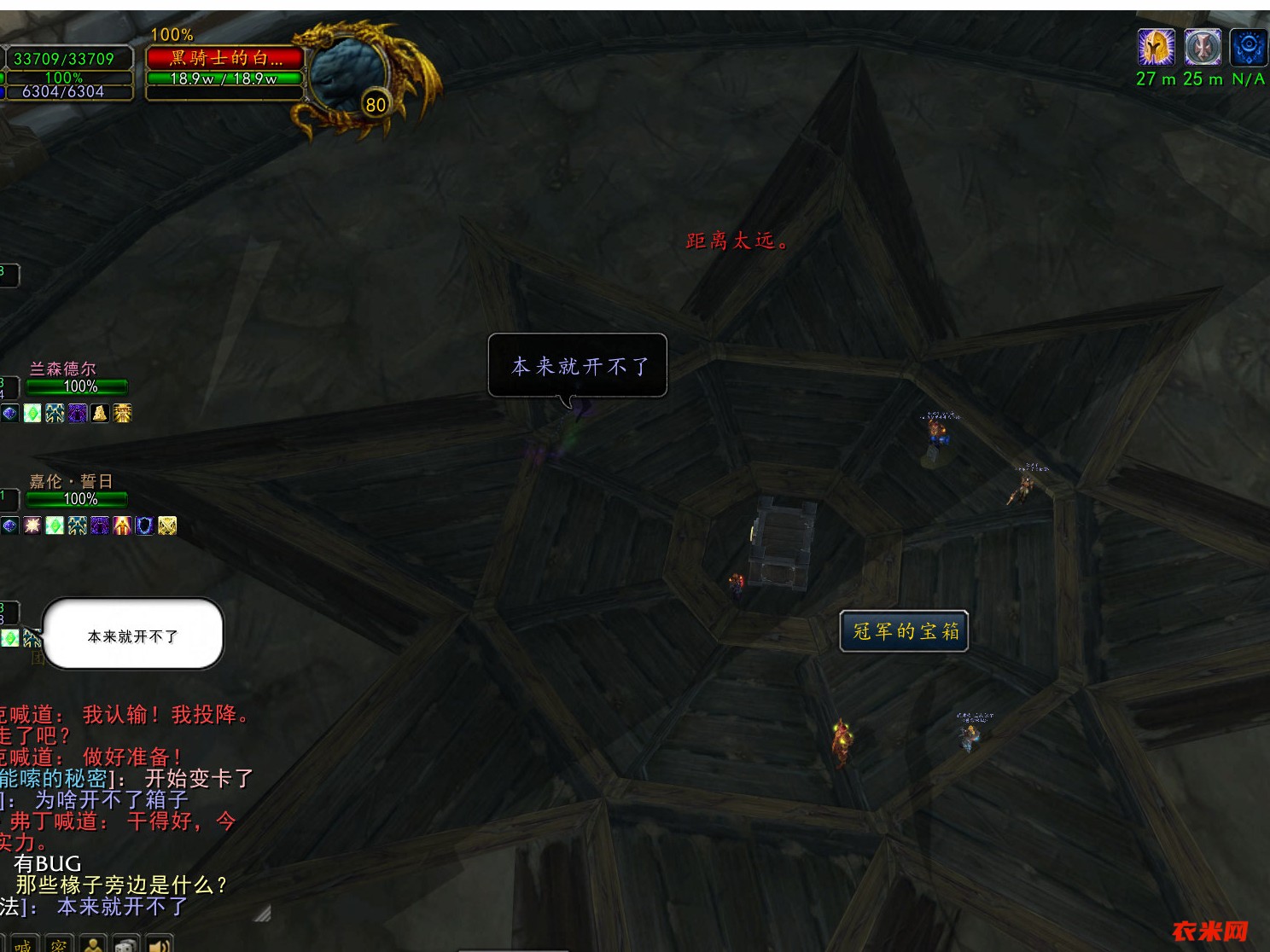Click the bright sun buff on 嘉伦·誓日
This screenshot has height=952, width=1270.
[x=32, y=527]
